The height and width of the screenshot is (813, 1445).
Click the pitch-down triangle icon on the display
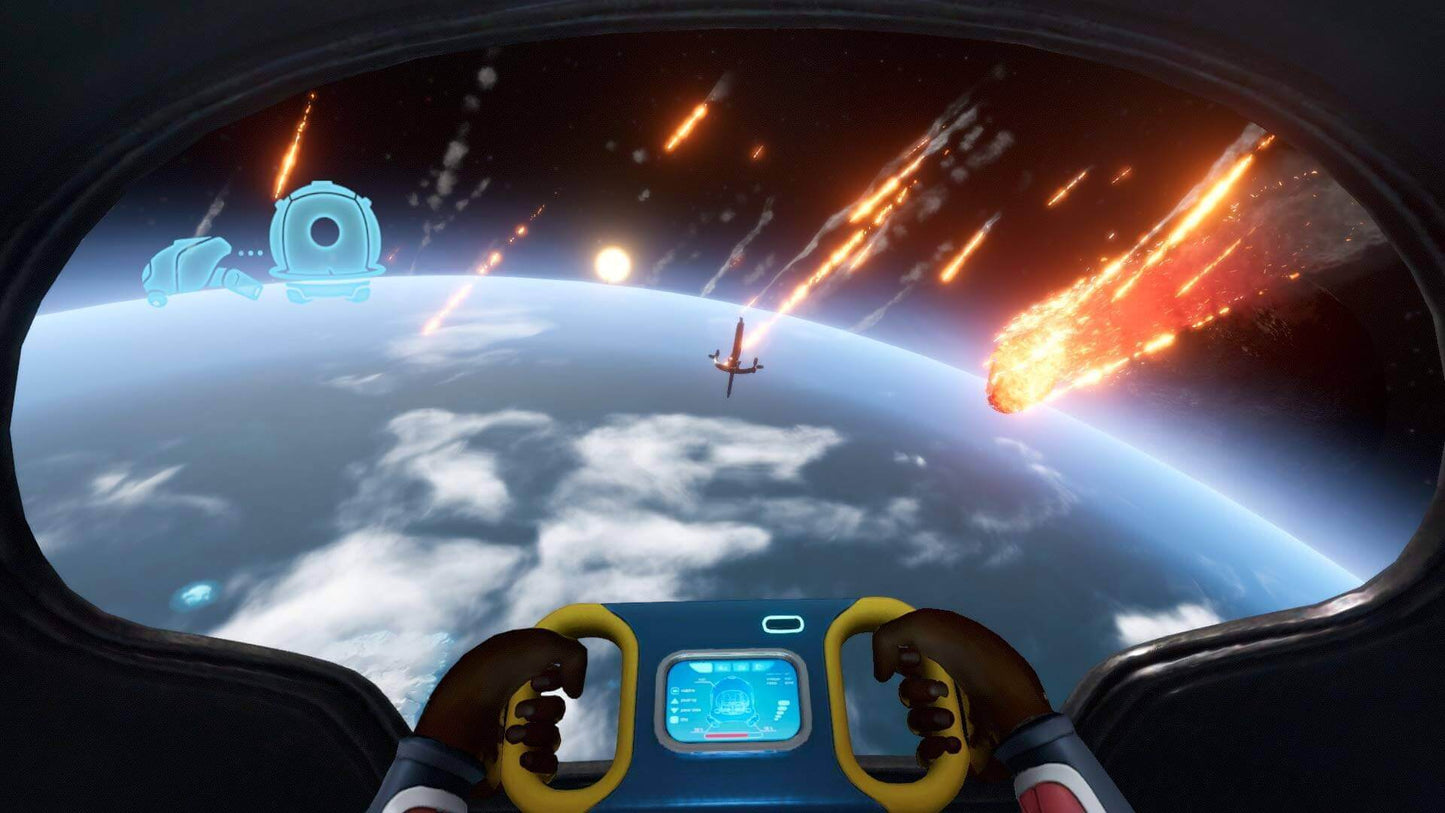click(674, 710)
